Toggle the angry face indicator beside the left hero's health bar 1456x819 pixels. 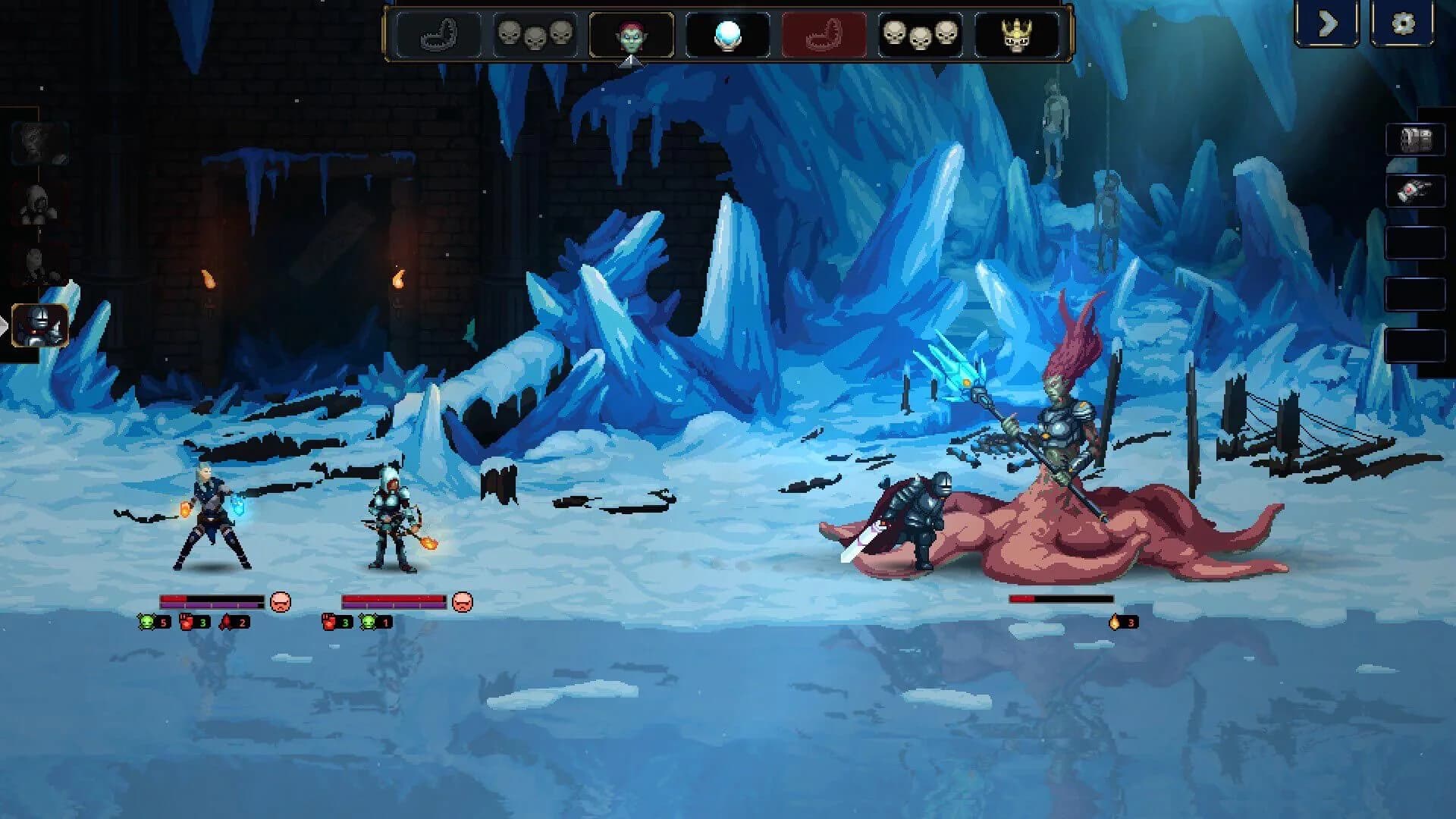pyautogui.click(x=281, y=601)
